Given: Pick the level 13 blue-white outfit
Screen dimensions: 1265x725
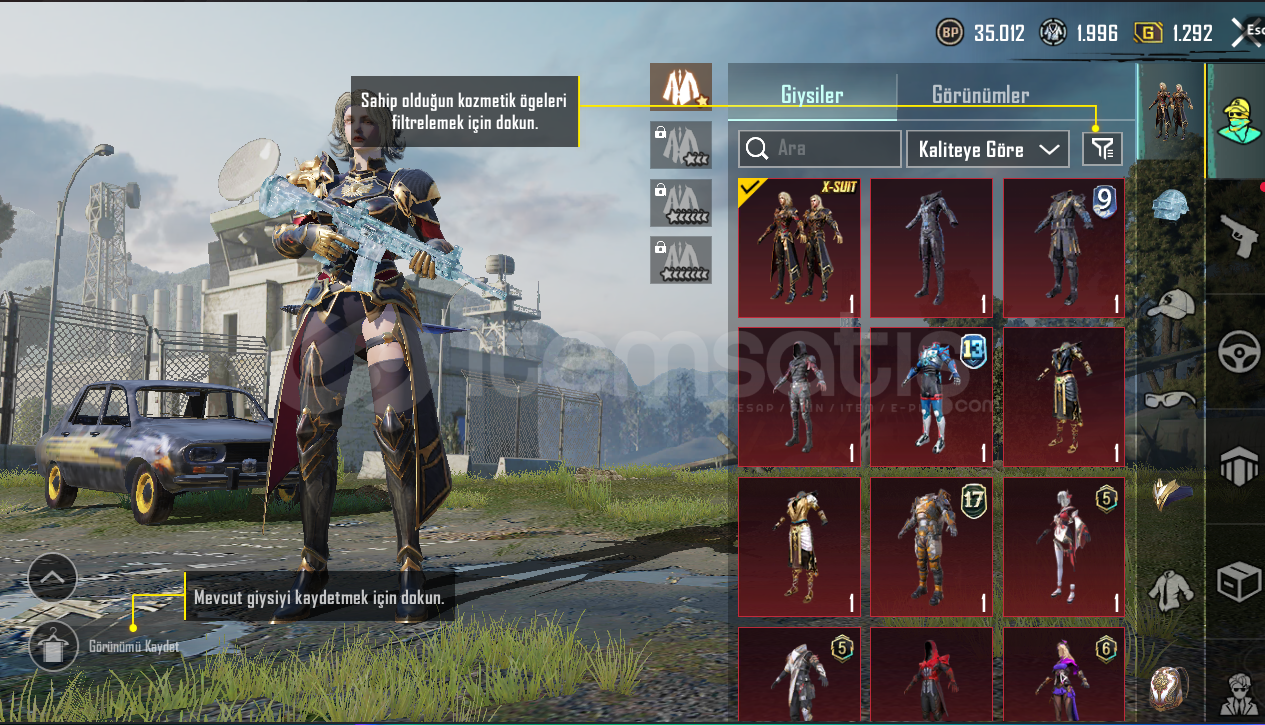Looking at the screenshot, I should coord(931,397).
